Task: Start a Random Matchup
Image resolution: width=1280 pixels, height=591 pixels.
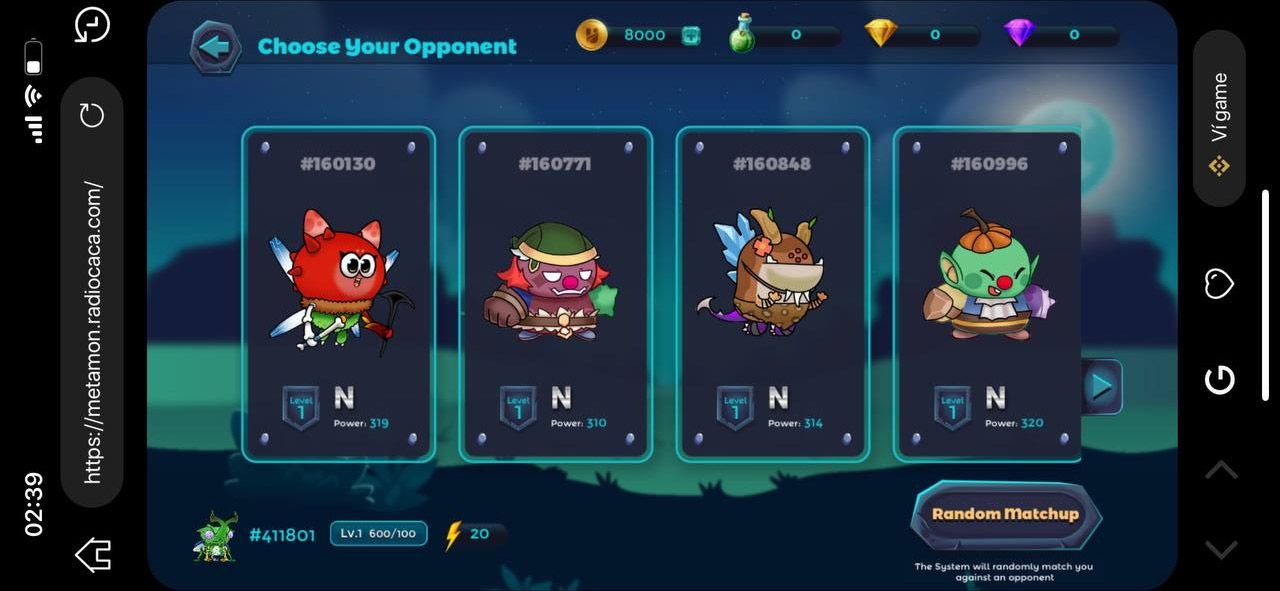Action: tap(1005, 514)
